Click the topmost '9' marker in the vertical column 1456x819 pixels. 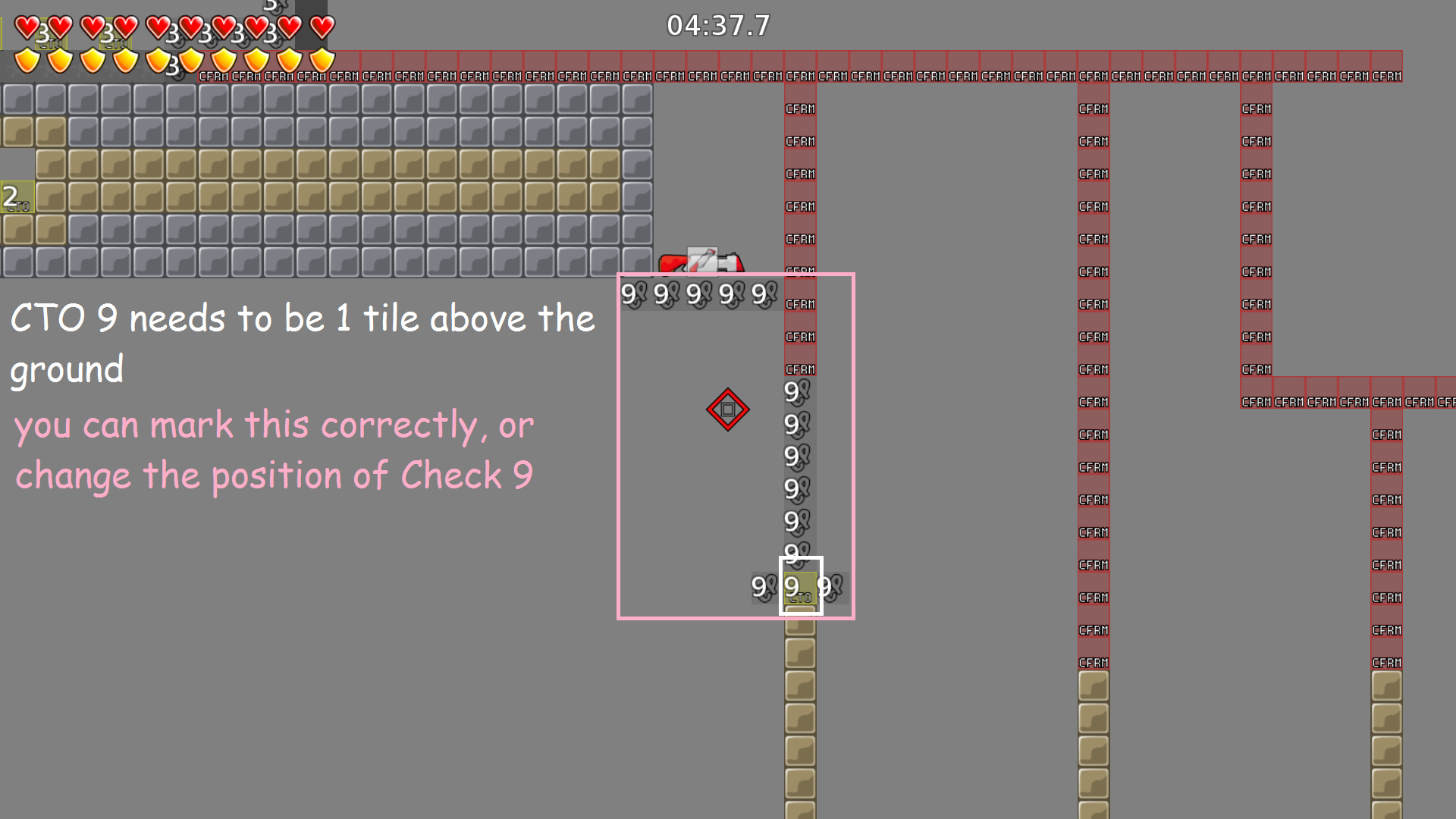[793, 393]
